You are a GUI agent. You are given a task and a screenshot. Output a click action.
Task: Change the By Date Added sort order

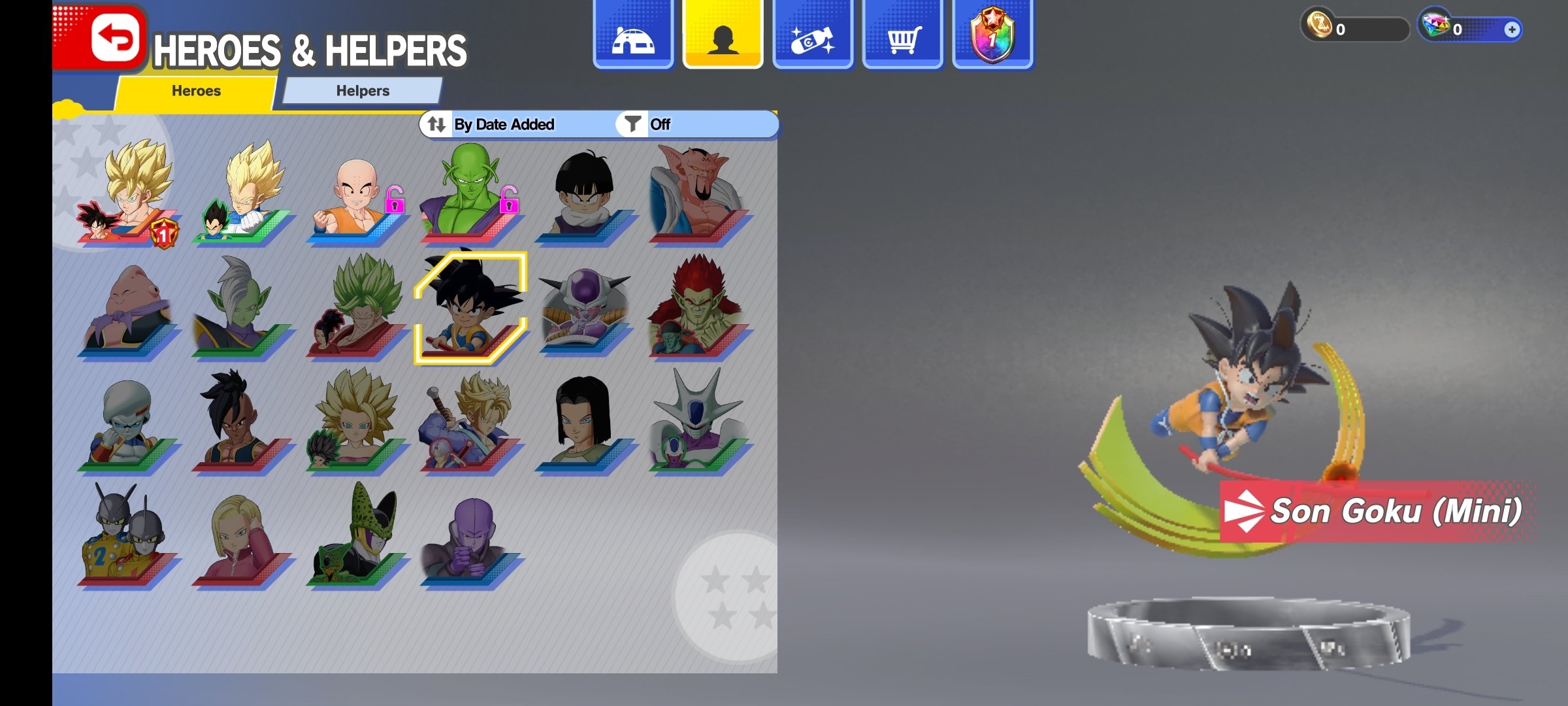pyautogui.click(x=491, y=124)
